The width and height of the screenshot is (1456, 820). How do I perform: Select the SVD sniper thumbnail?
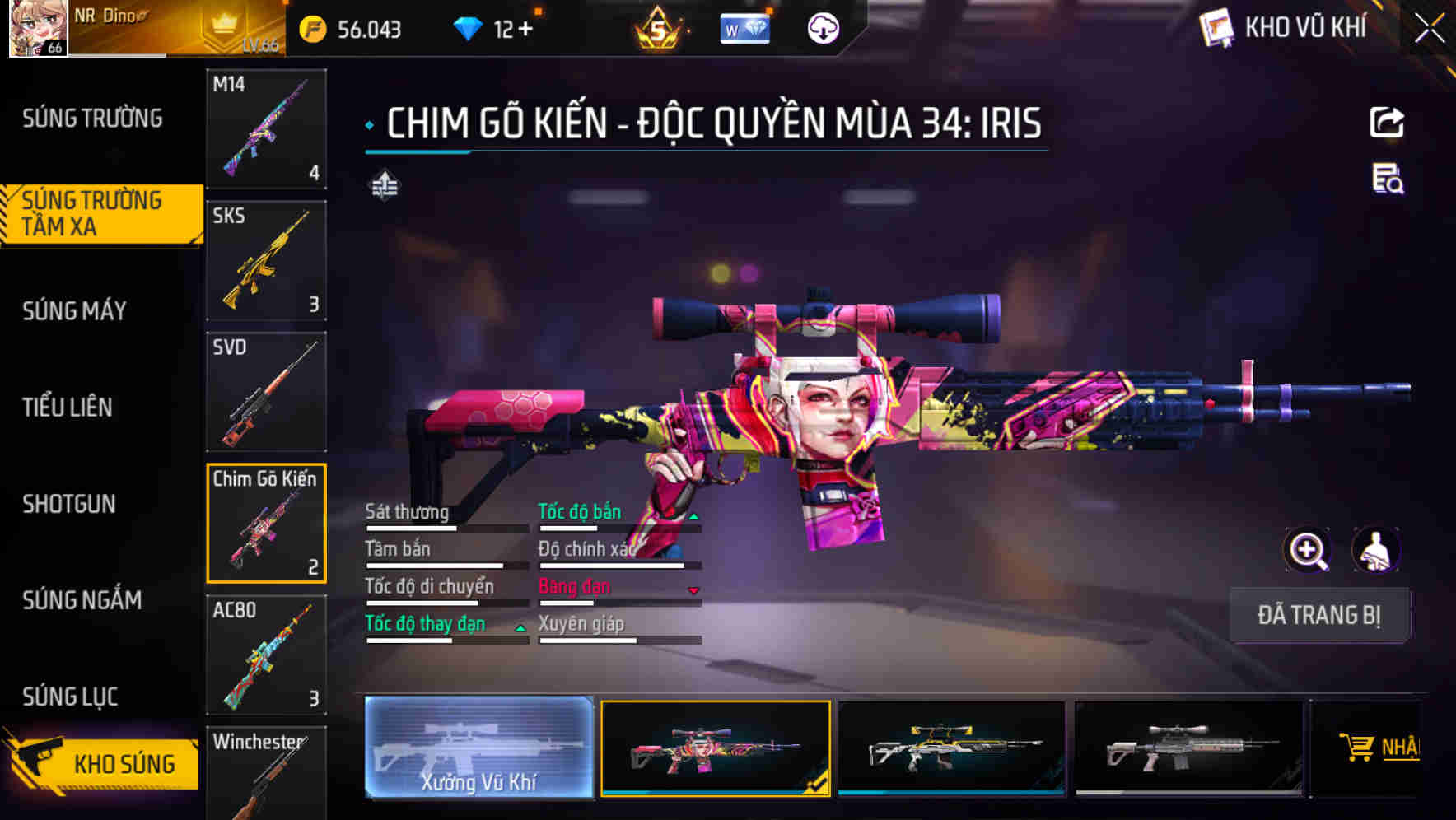pyautogui.click(x=265, y=392)
